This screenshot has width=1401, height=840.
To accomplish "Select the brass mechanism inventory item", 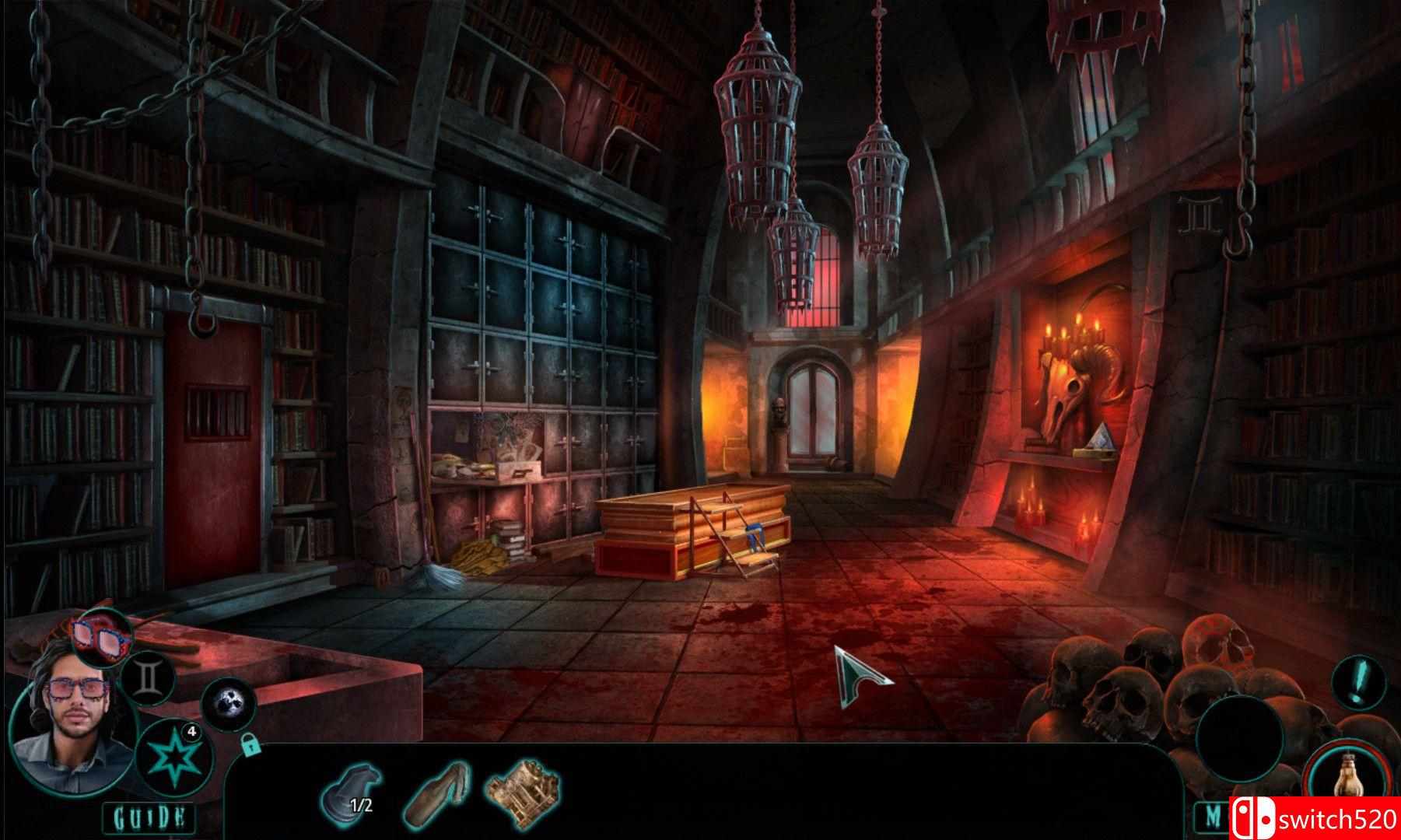I will pos(523,793).
